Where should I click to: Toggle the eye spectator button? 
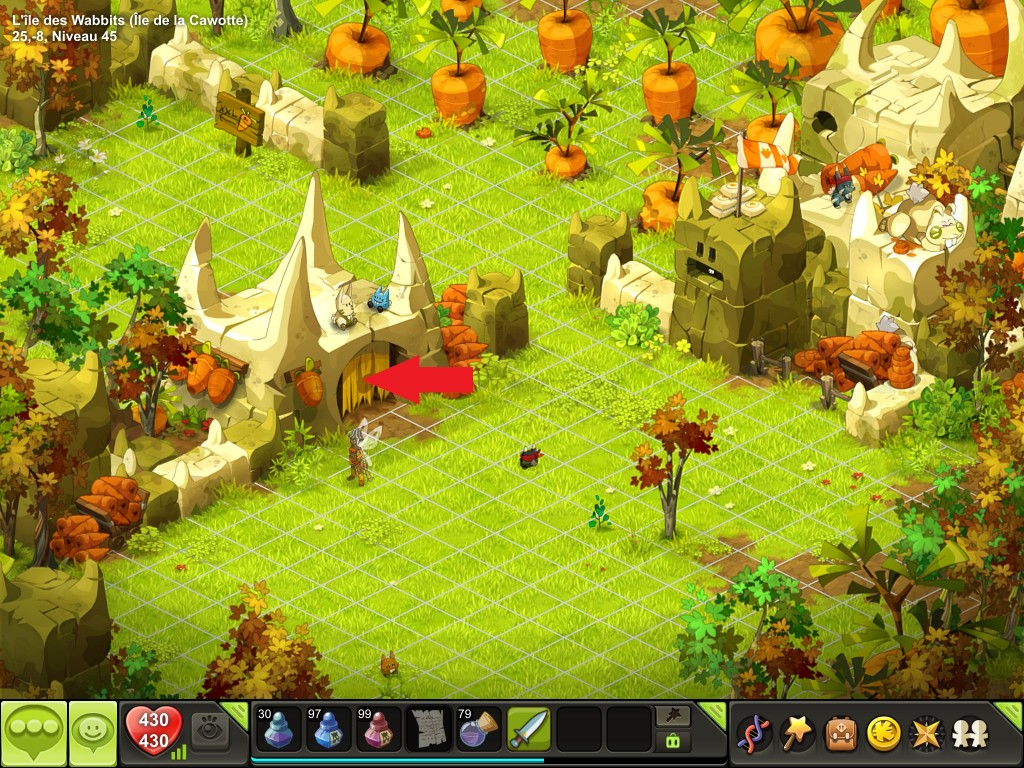(210, 731)
